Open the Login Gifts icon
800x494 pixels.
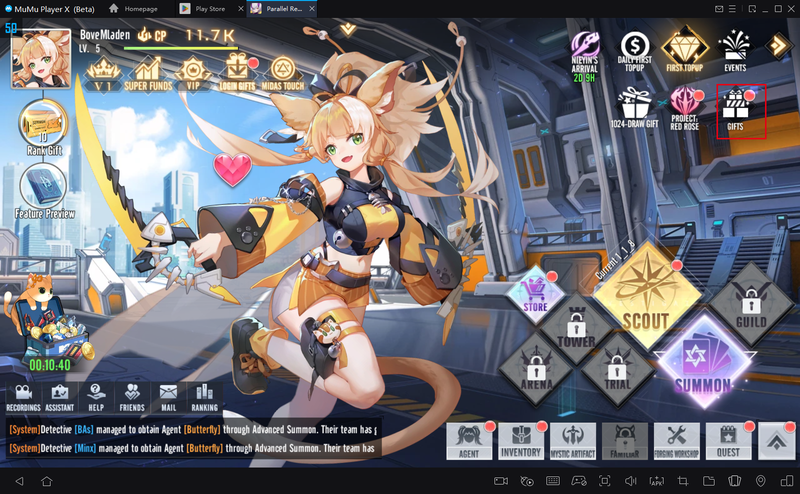[238, 70]
